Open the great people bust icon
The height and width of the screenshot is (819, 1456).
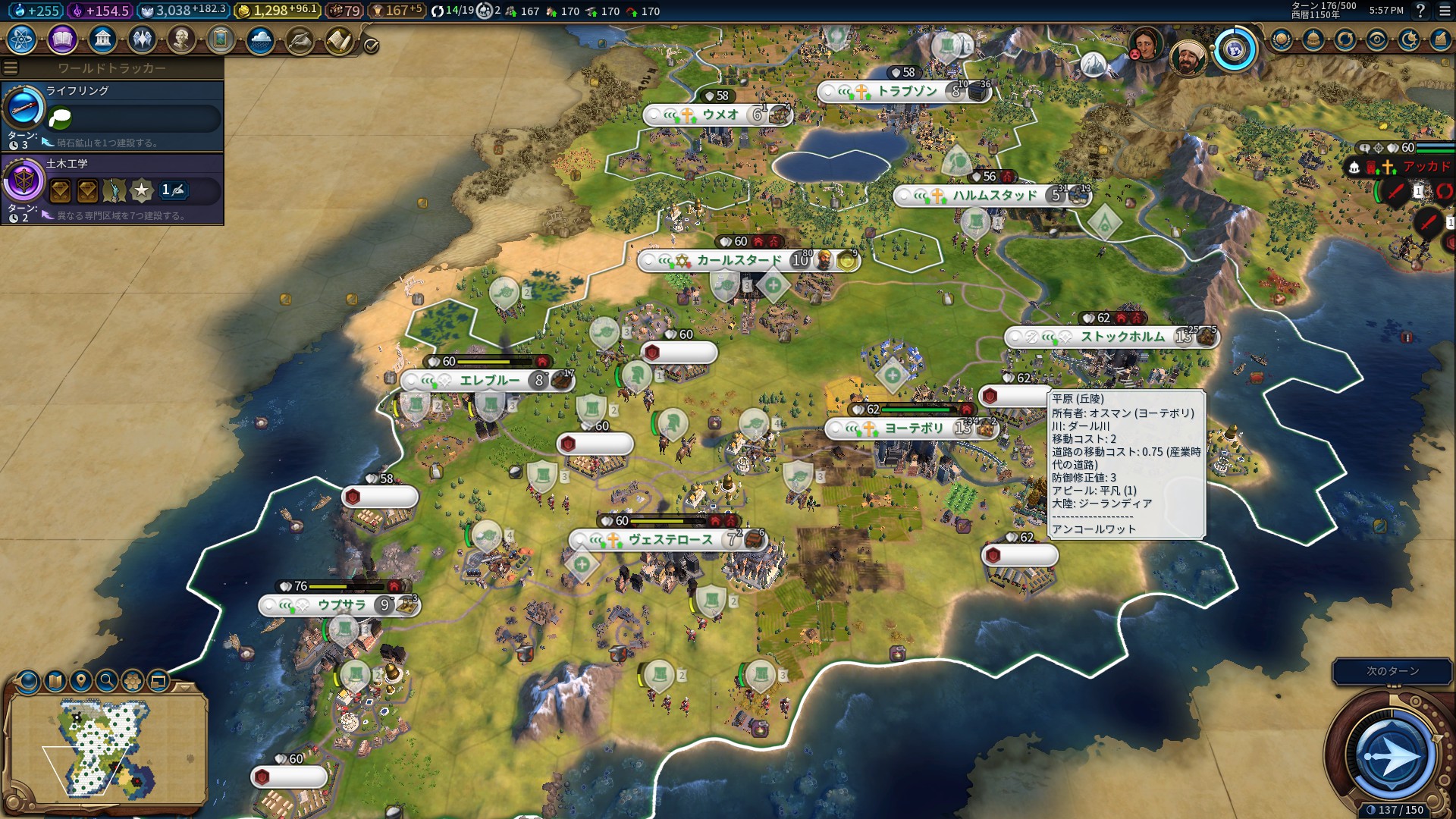click(x=181, y=39)
